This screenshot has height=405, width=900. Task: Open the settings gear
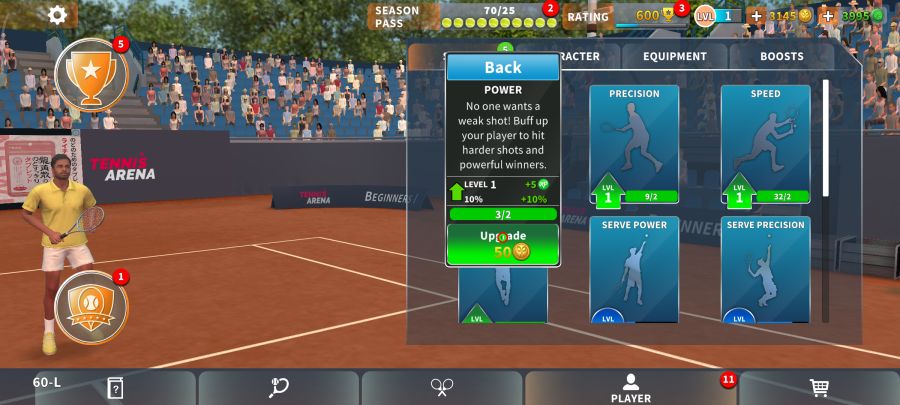[58, 15]
